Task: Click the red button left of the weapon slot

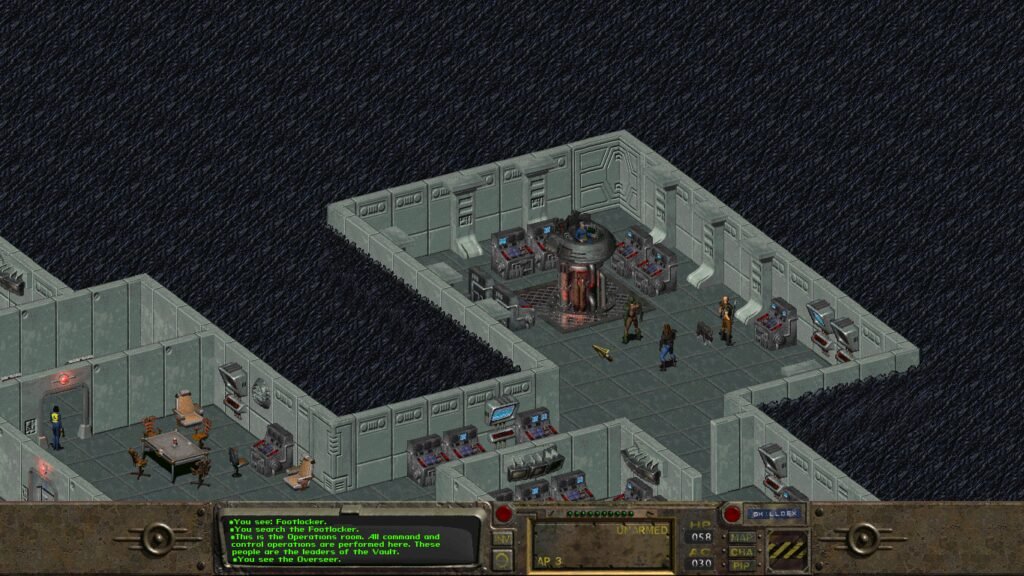Action: tap(503, 515)
